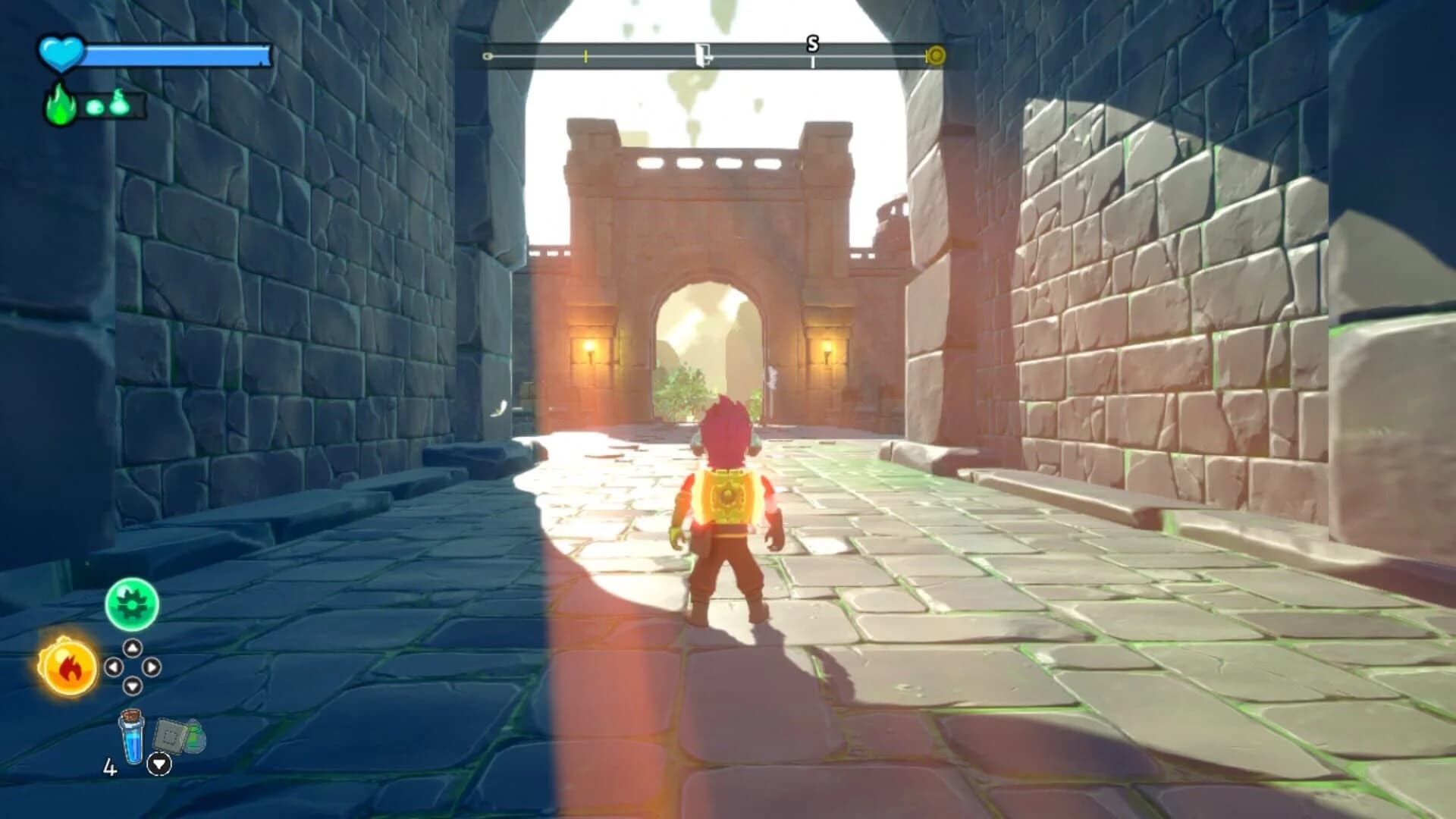Viewport: 1456px width, 819px height.
Task: Click the blue health heart icon
Action: coord(59,53)
